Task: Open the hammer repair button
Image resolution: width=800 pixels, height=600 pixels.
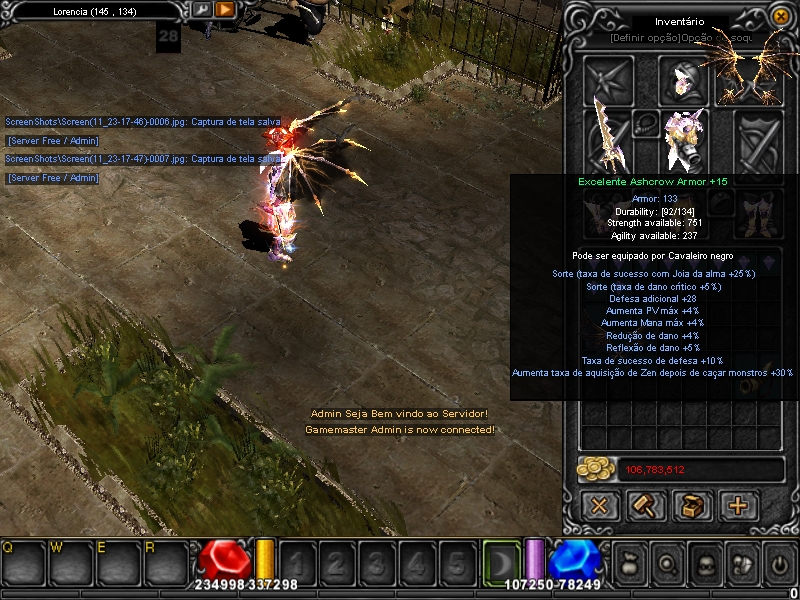Action: click(645, 505)
